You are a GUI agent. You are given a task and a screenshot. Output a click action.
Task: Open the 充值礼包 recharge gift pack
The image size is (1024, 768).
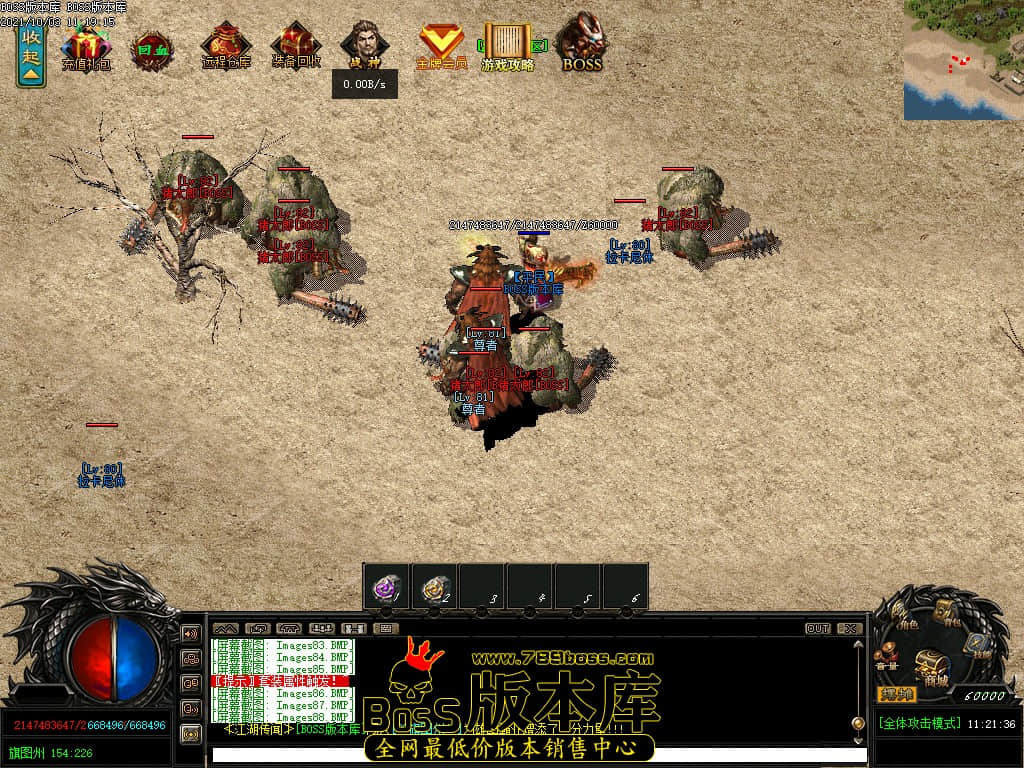click(x=87, y=48)
